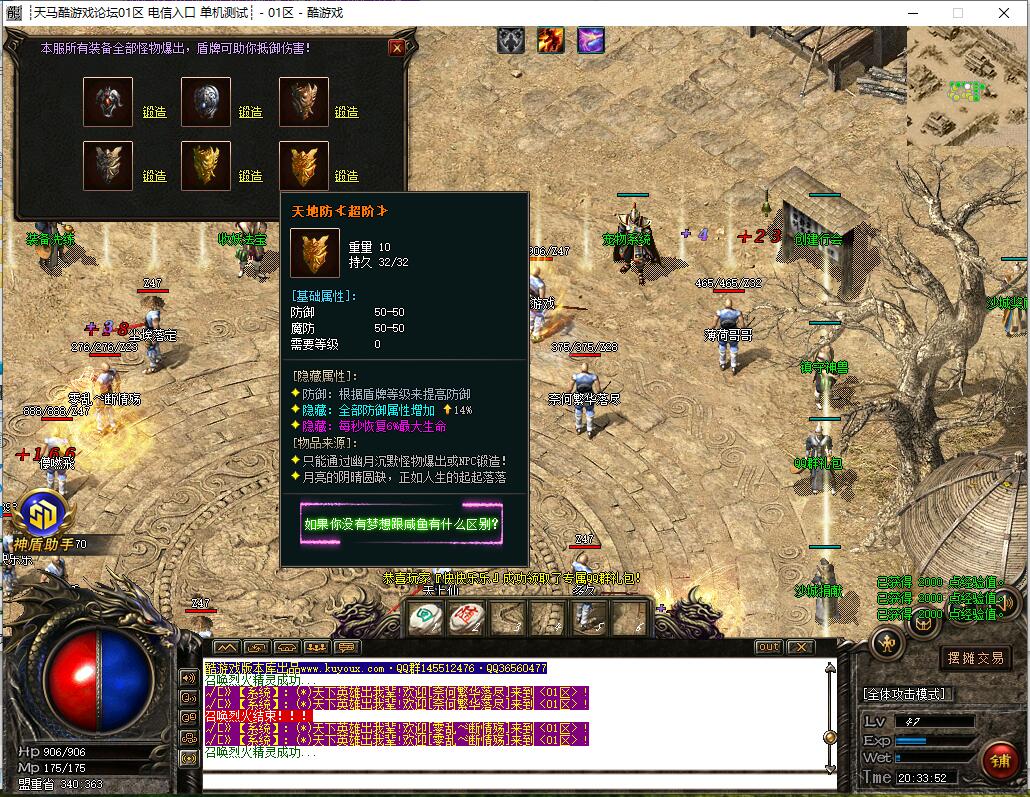The width and height of the screenshot is (1030, 797).
Task: Click 锻造 beside the silver-blue round shield
Action: (250, 112)
